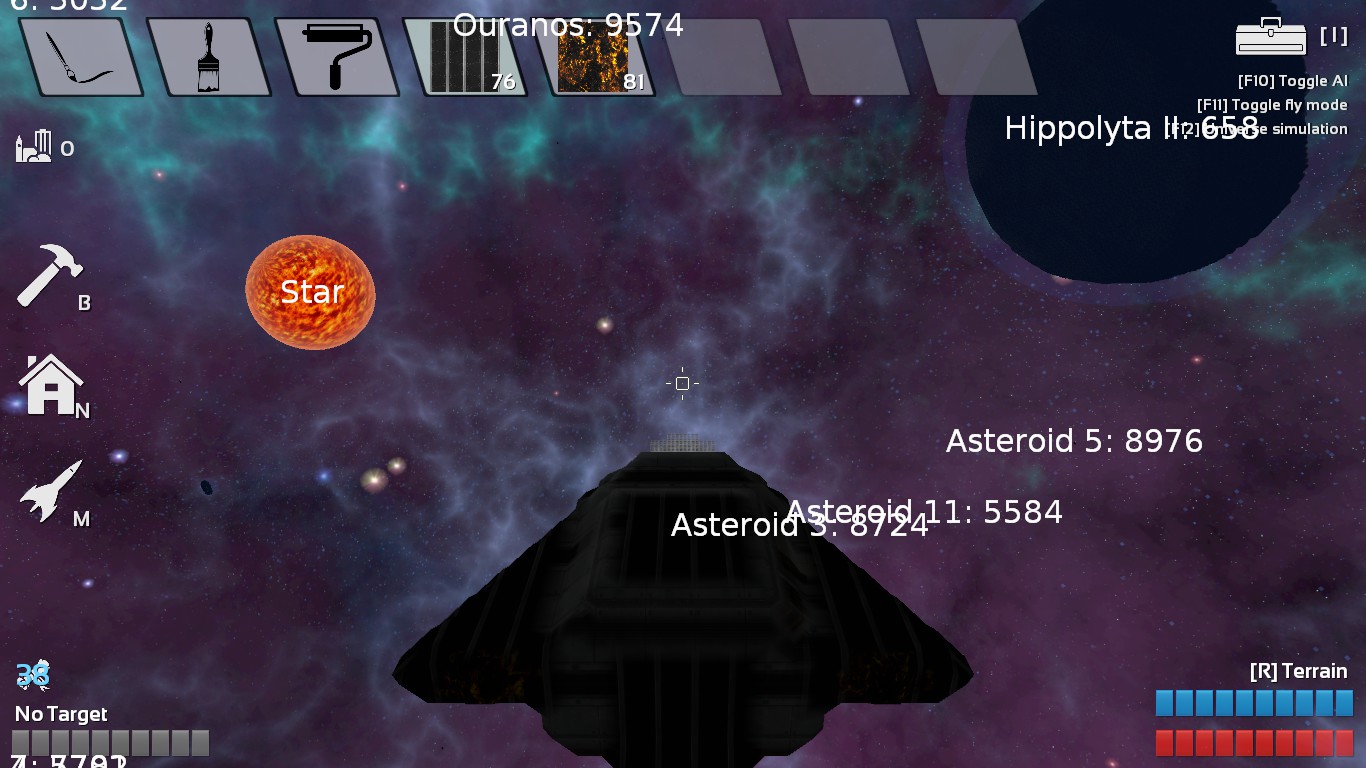1366x768 pixels.
Task: Pick the paint roller tool slot
Action: point(336,57)
